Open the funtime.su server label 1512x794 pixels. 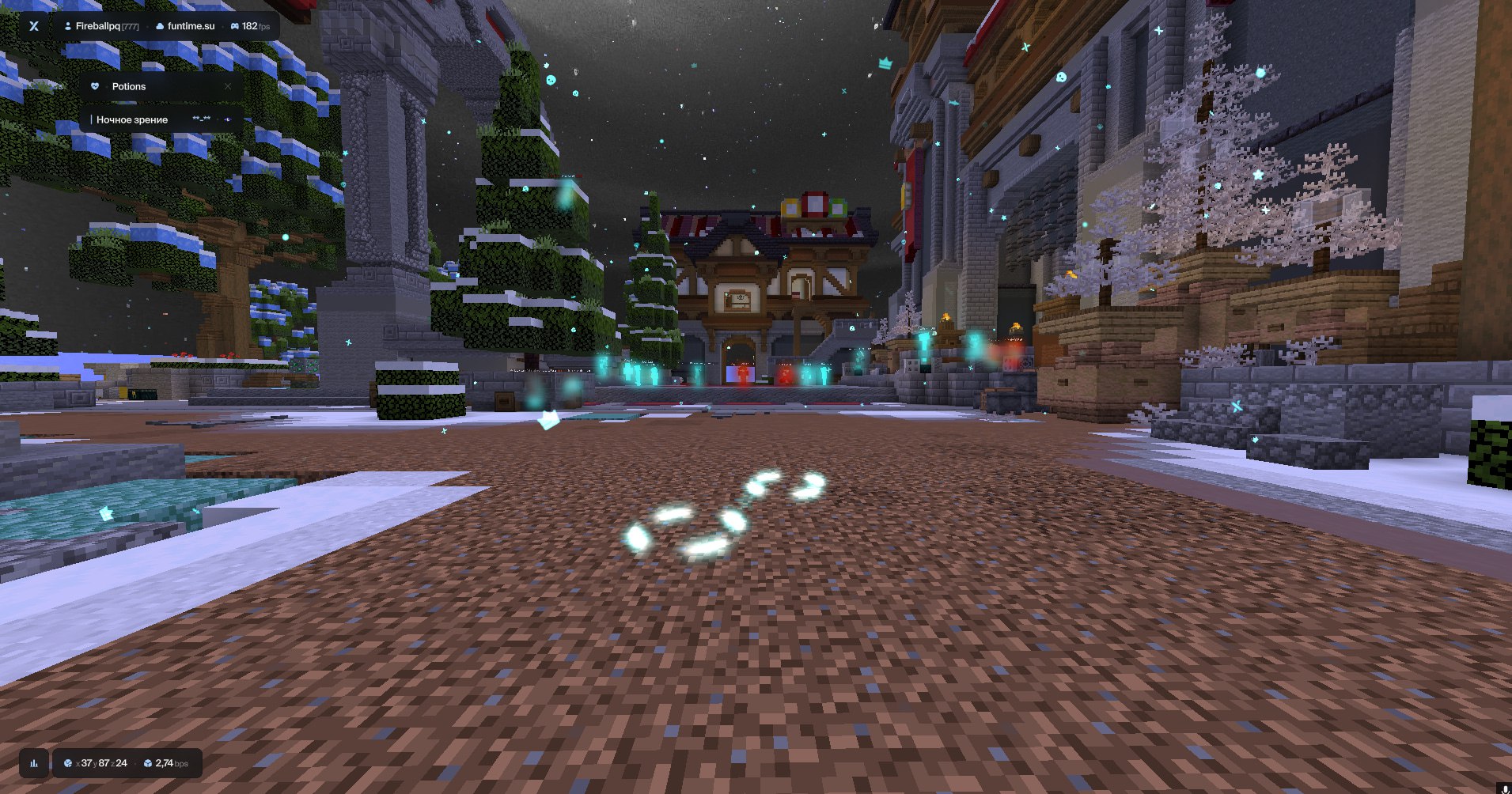pos(191,26)
